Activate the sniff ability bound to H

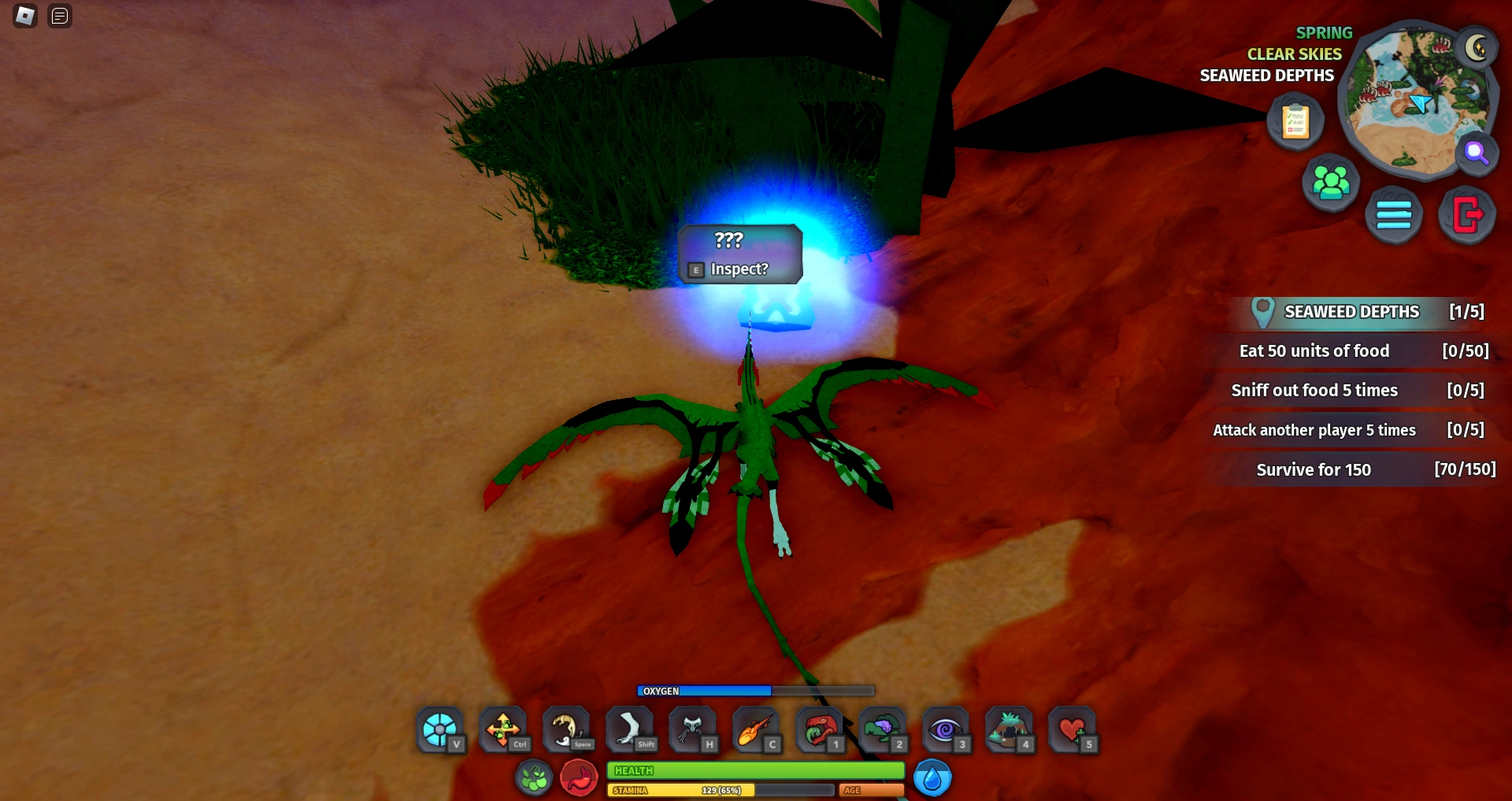(692, 729)
